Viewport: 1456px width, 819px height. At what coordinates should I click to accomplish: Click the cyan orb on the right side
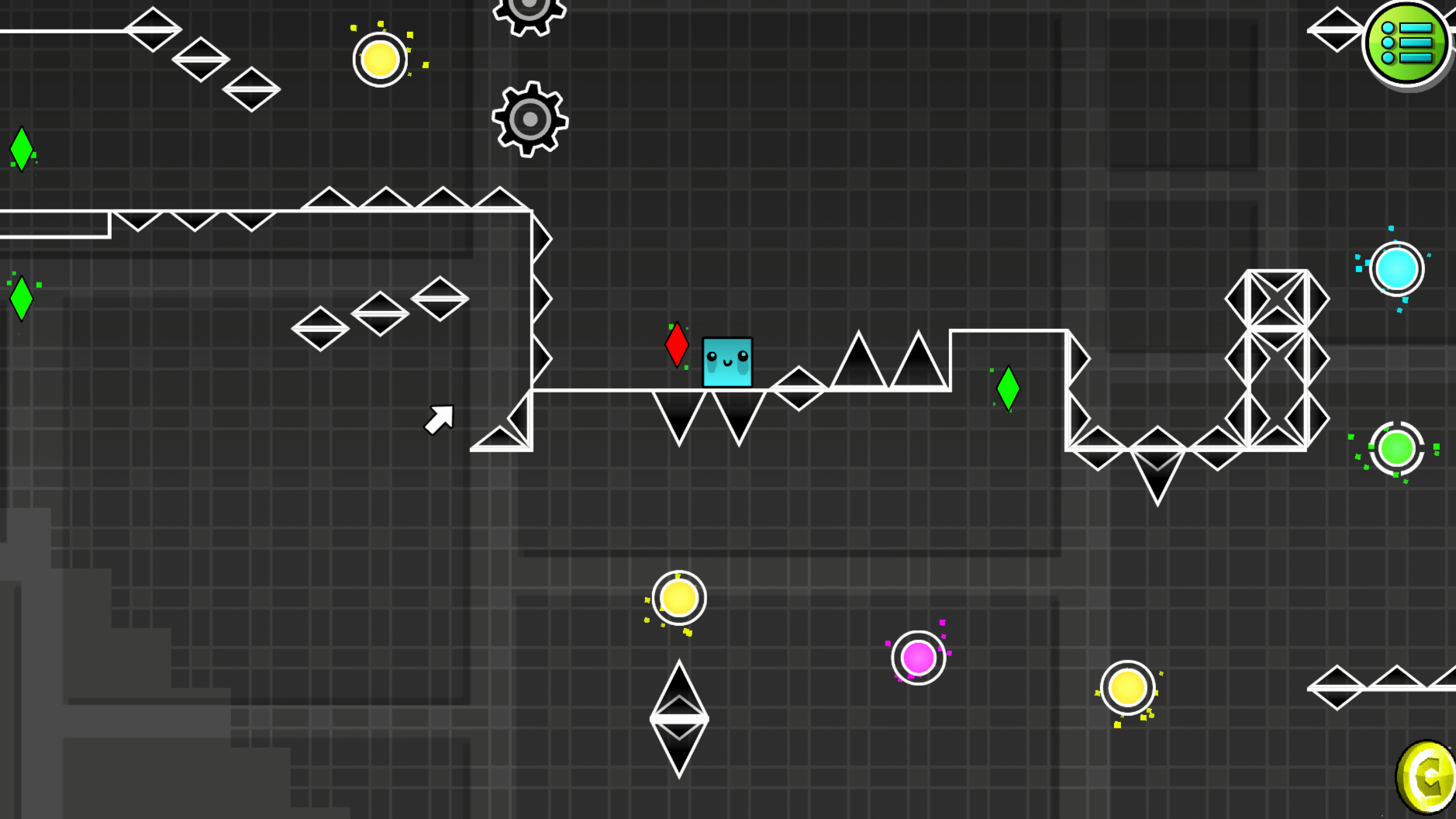[x=1397, y=268]
